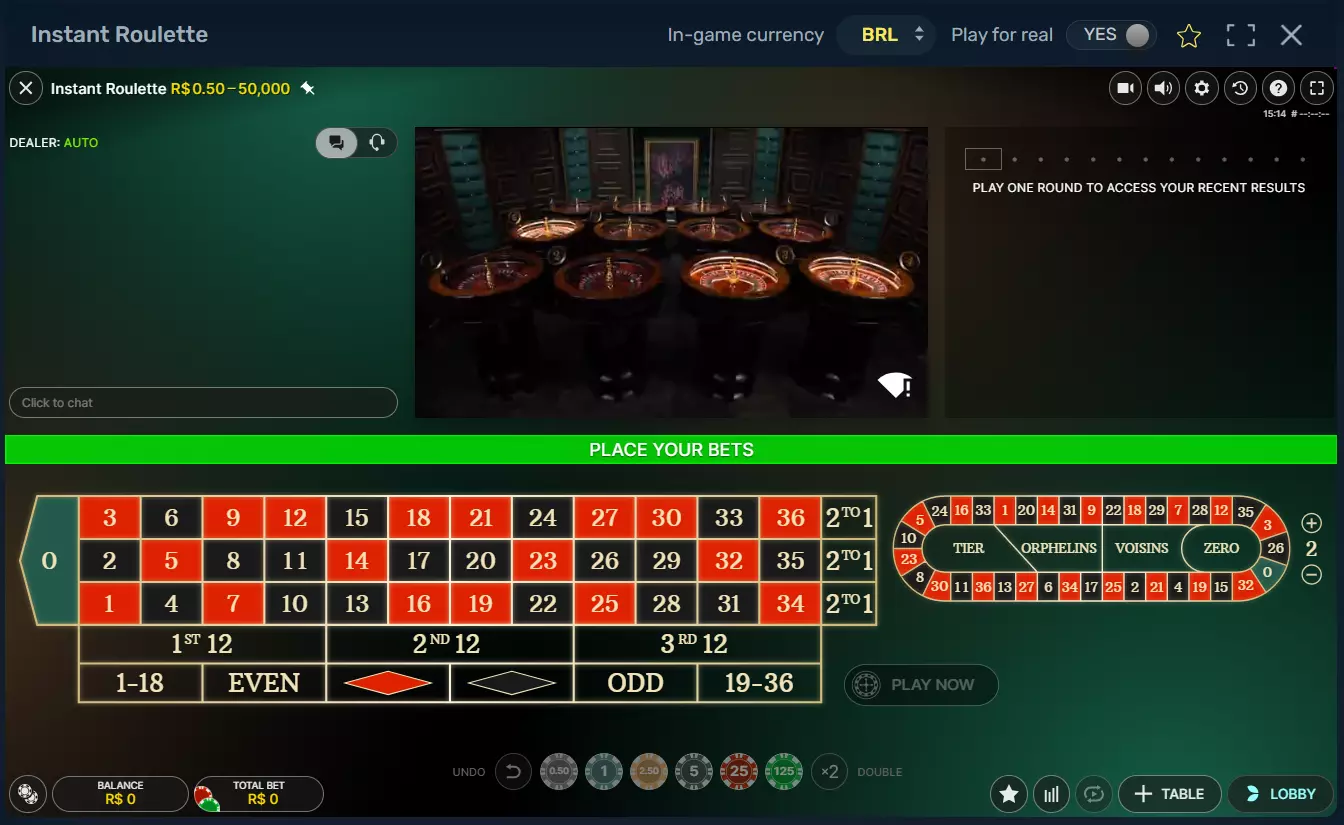
Task: Click the chat input field
Action: (x=203, y=402)
